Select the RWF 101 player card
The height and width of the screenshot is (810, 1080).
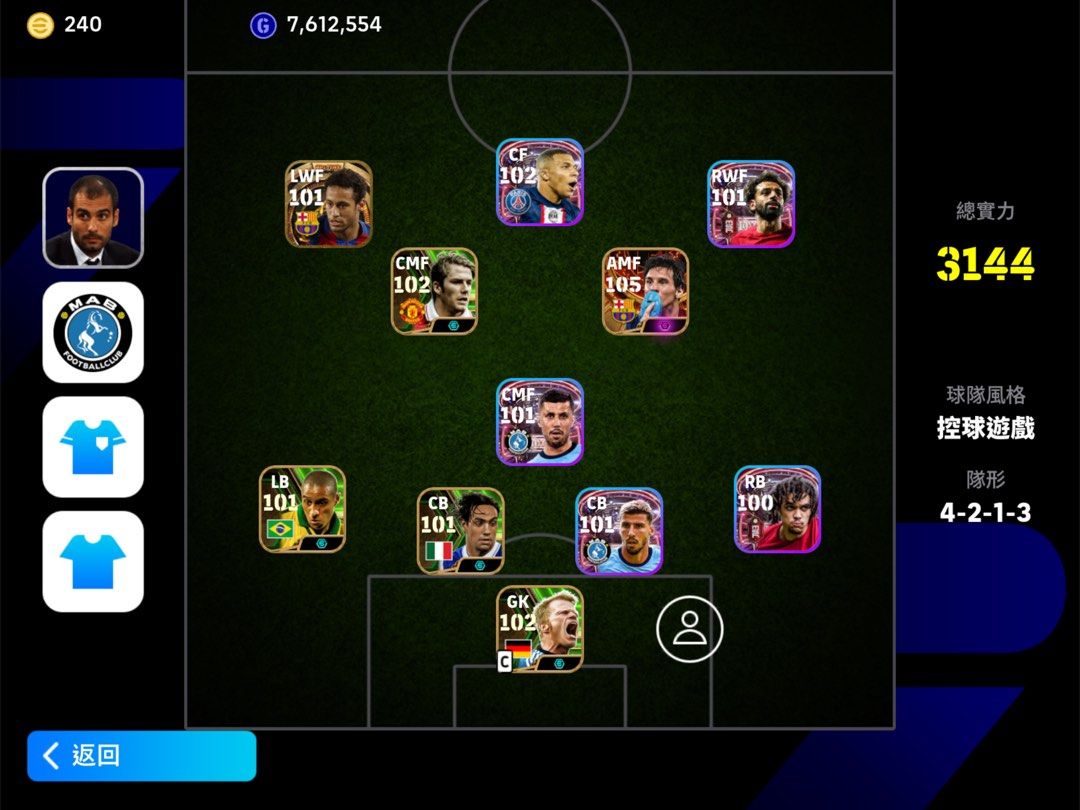pos(751,204)
